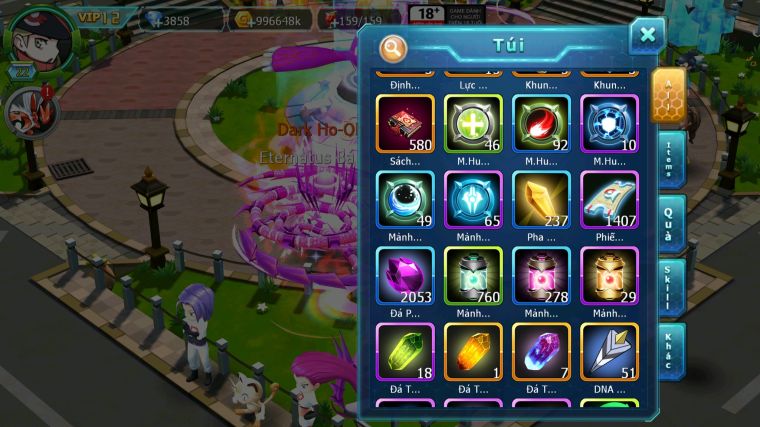This screenshot has width=760, height=427.
Task: Select the red book item with 580
Action: tap(405, 123)
